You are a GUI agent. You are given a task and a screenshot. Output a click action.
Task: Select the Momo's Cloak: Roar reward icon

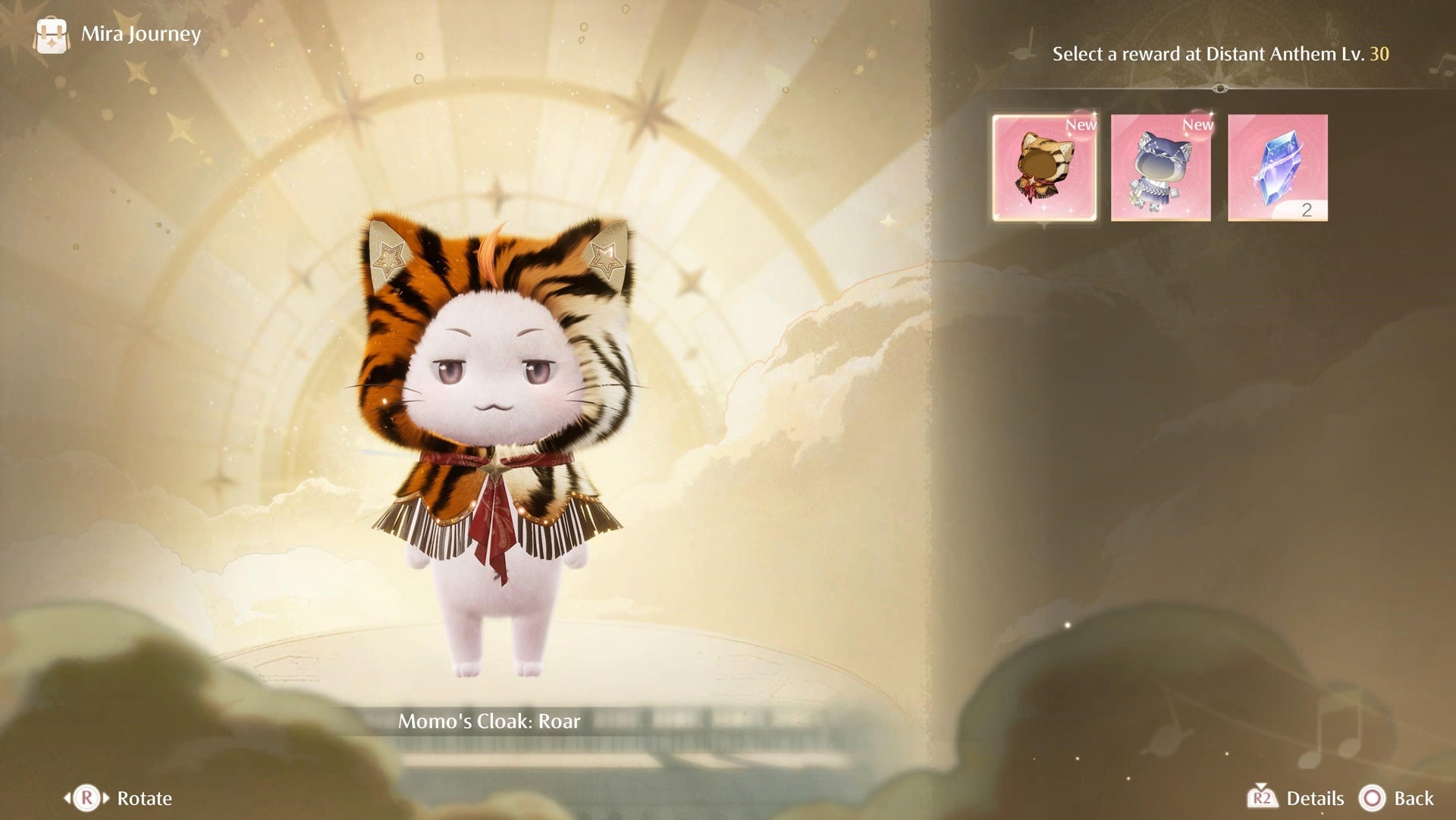[x=1044, y=166]
